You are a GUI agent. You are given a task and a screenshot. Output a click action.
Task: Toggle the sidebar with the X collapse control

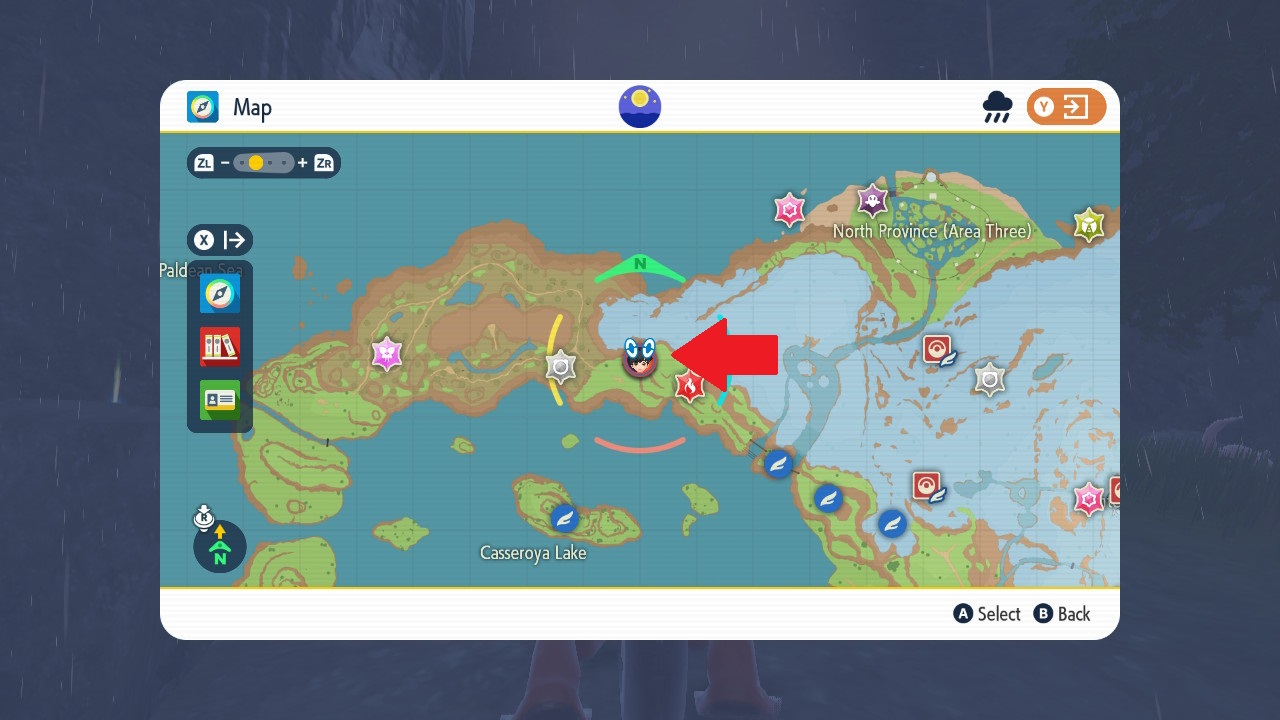coord(204,240)
